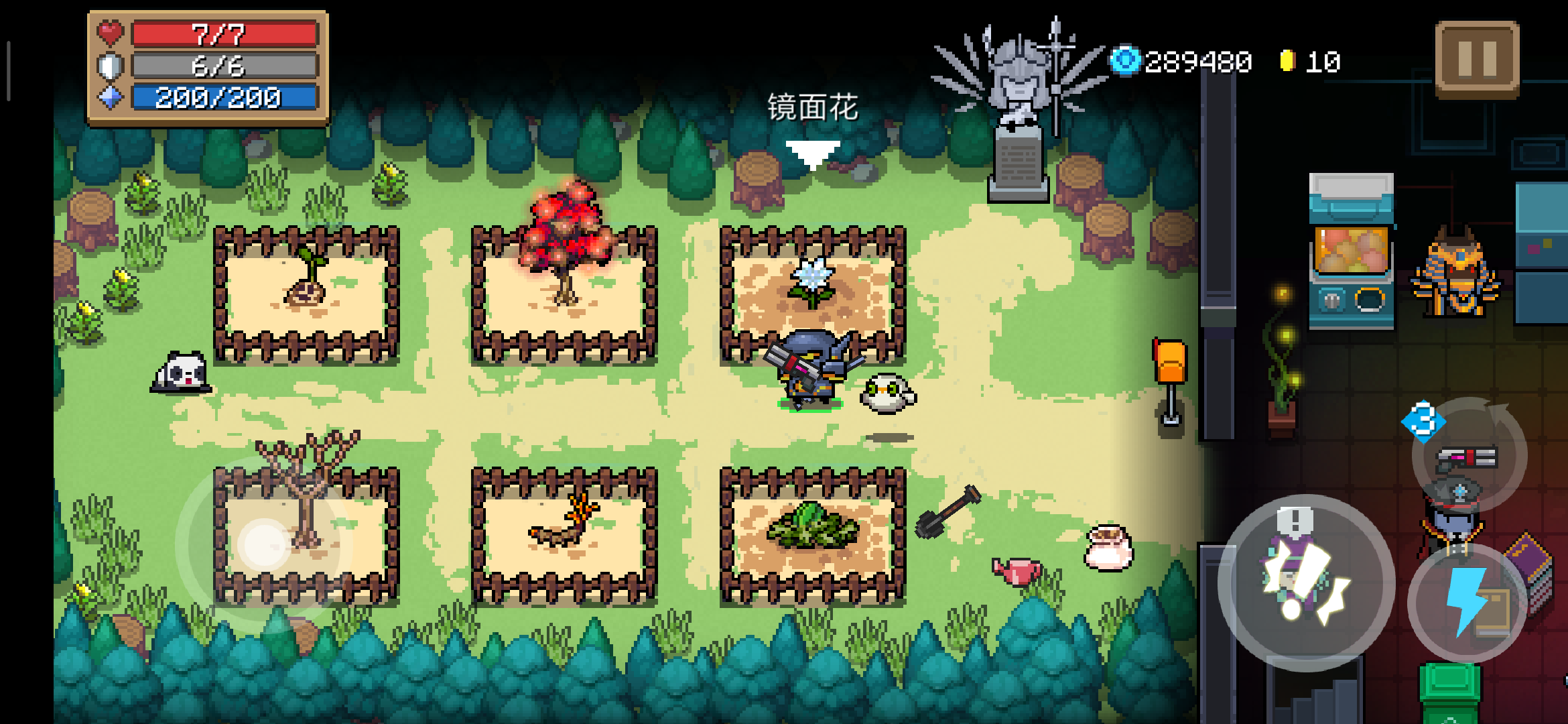
Task: Pause the game with the pause button
Action: [1477, 59]
